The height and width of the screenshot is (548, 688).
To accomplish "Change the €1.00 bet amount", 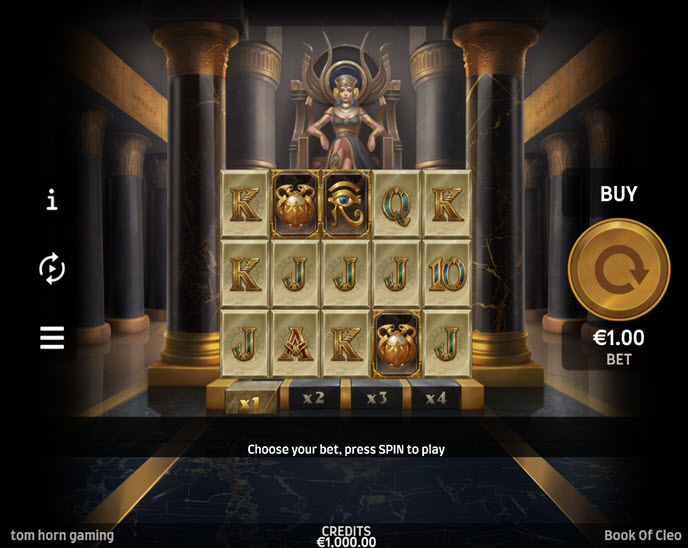I will [x=618, y=345].
